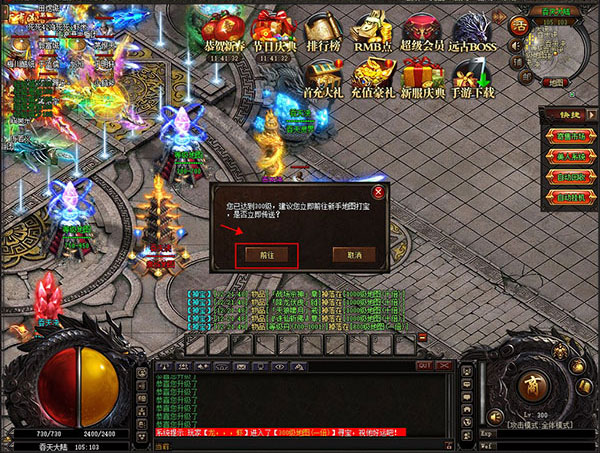Close the teleport dialog with the red X

pos(377,192)
